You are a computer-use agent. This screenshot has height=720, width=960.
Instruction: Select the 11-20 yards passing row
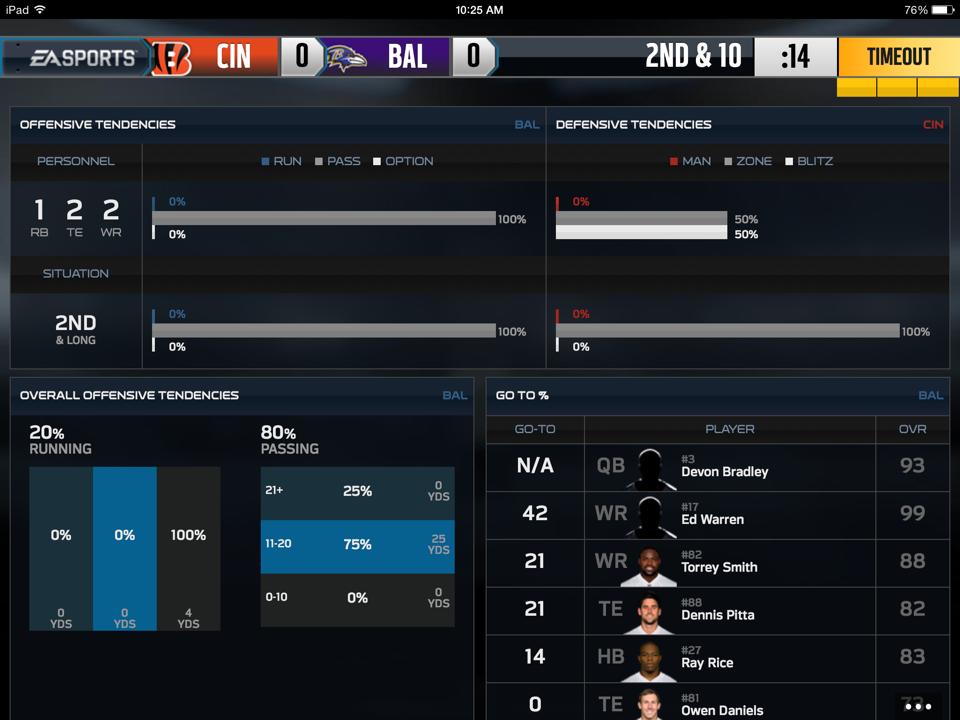pos(357,545)
